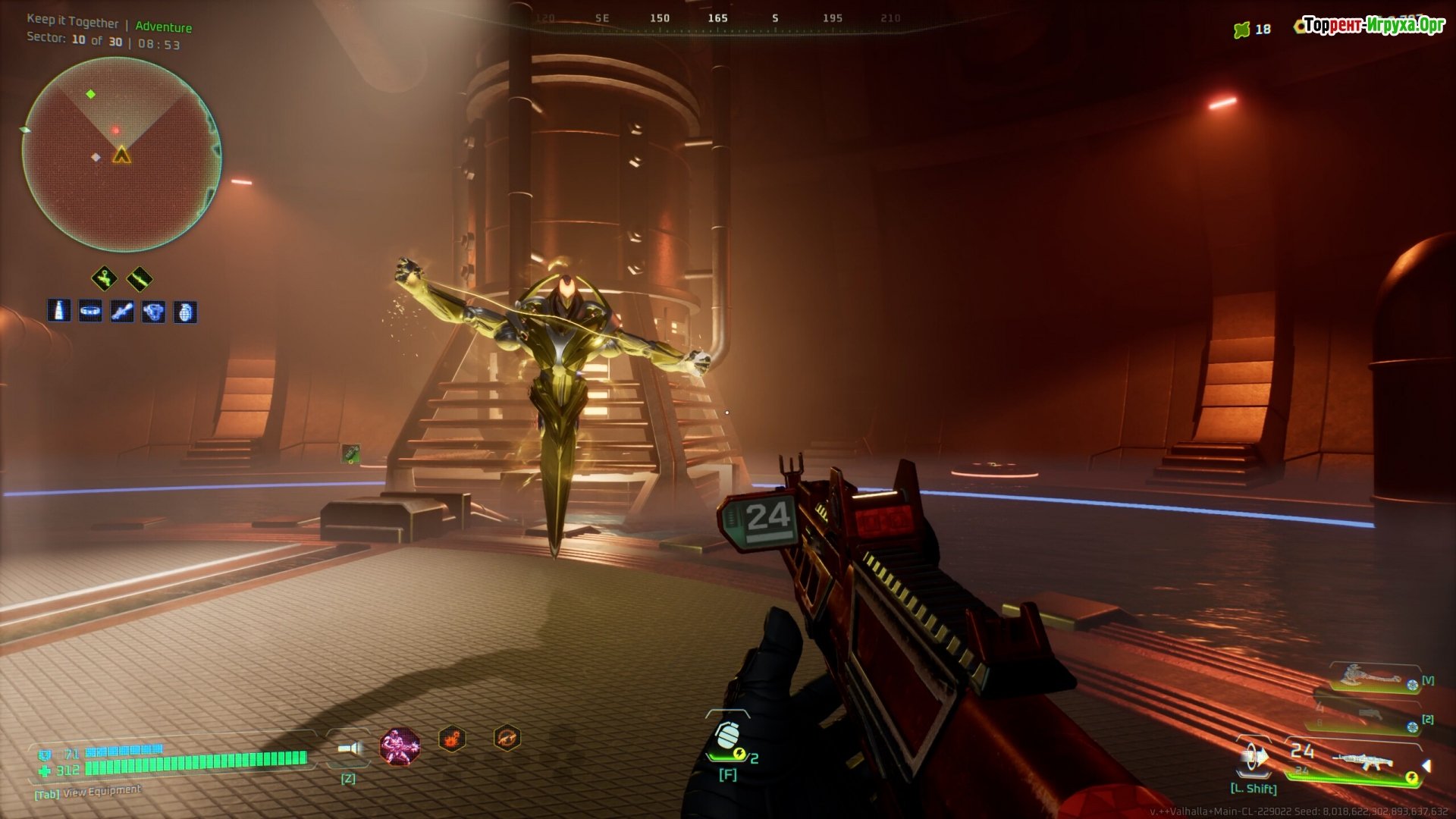Image resolution: width=1456 pixels, height=819 pixels.
Task: Click the green currency icon
Action: [x=1241, y=30]
